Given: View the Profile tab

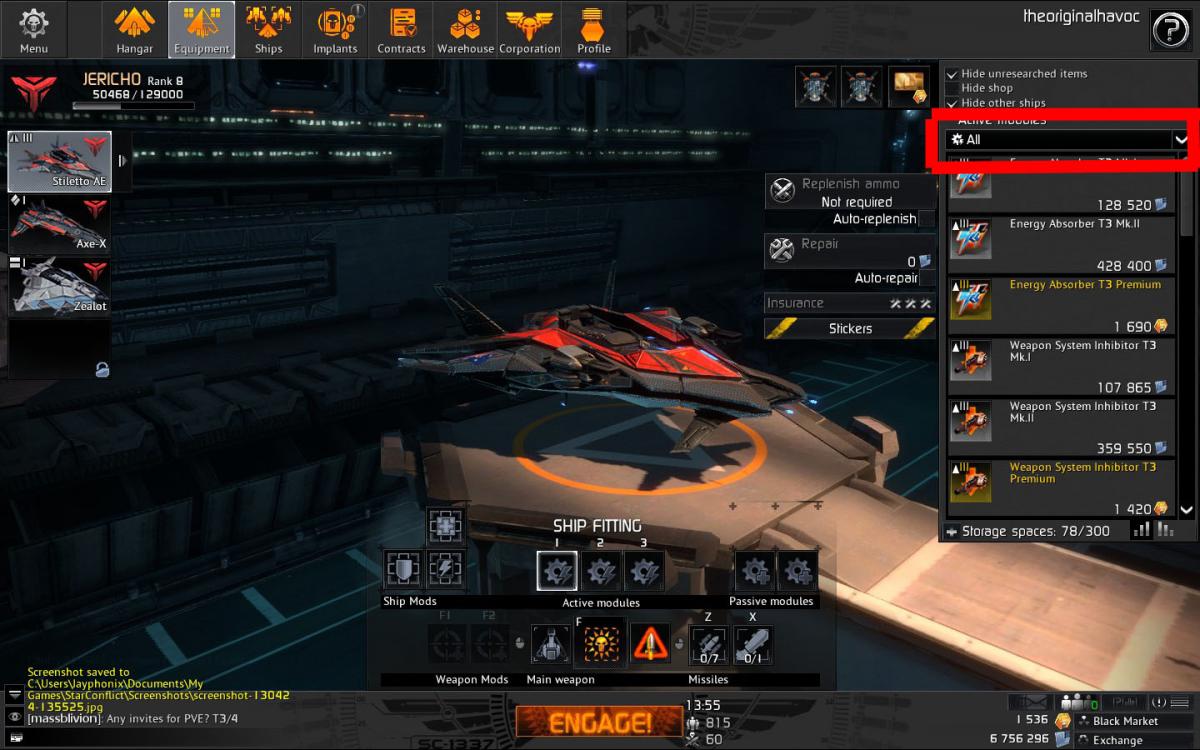Looking at the screenshot, I should click(594, 30).
